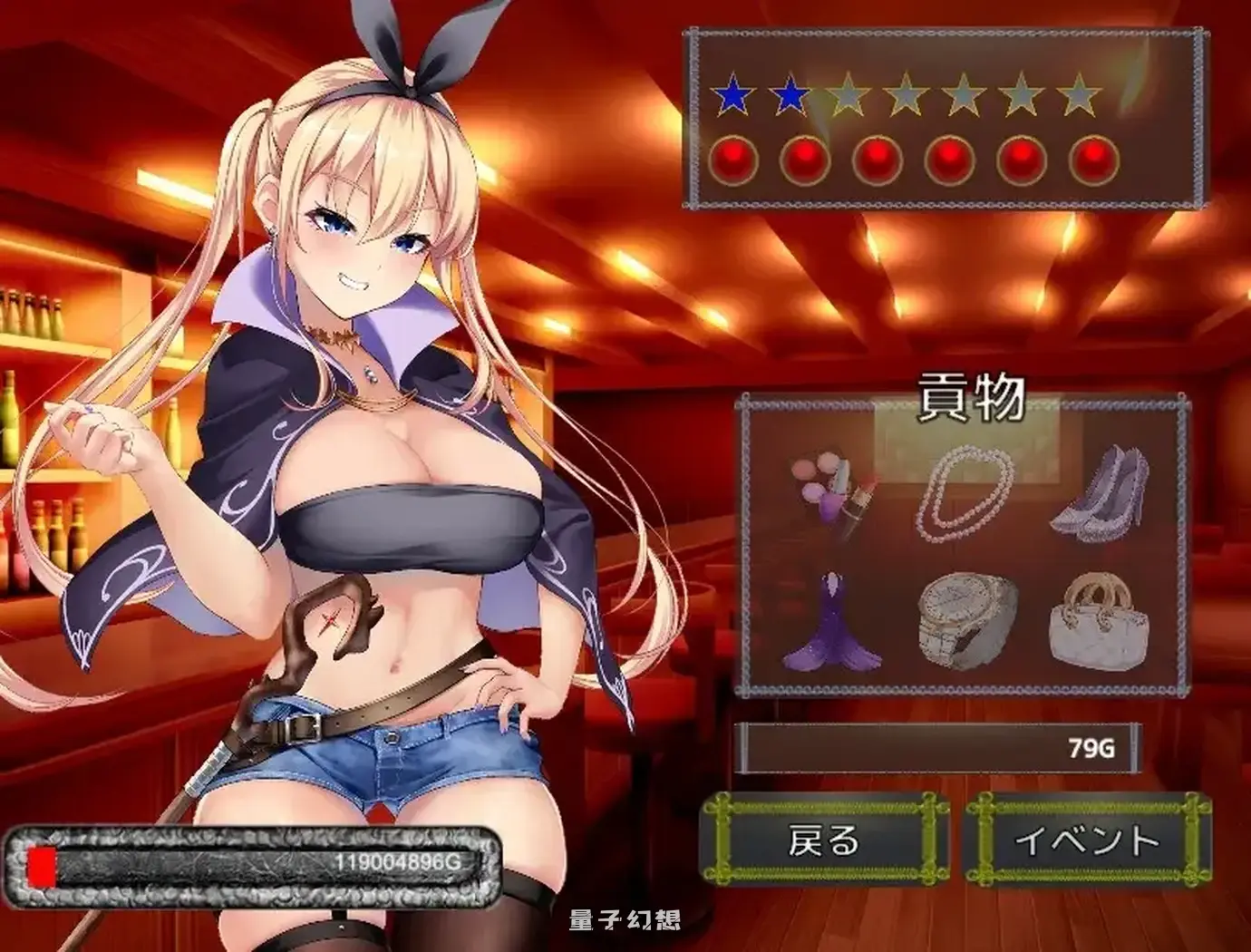Viewport: 1251px width, 952px height.
Task: Open the tribute item selection panel
Action: pos(965,544)
